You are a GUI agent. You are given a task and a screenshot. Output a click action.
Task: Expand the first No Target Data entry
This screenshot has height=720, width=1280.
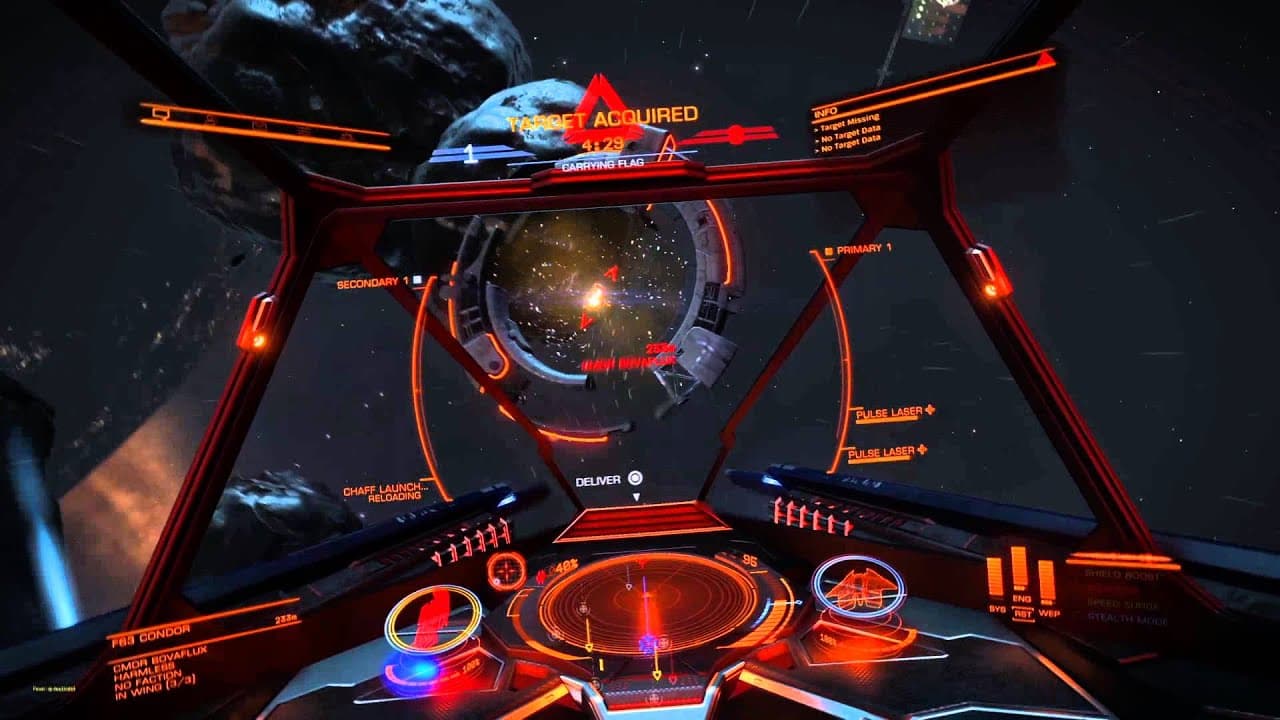click(x=852, y=134)
